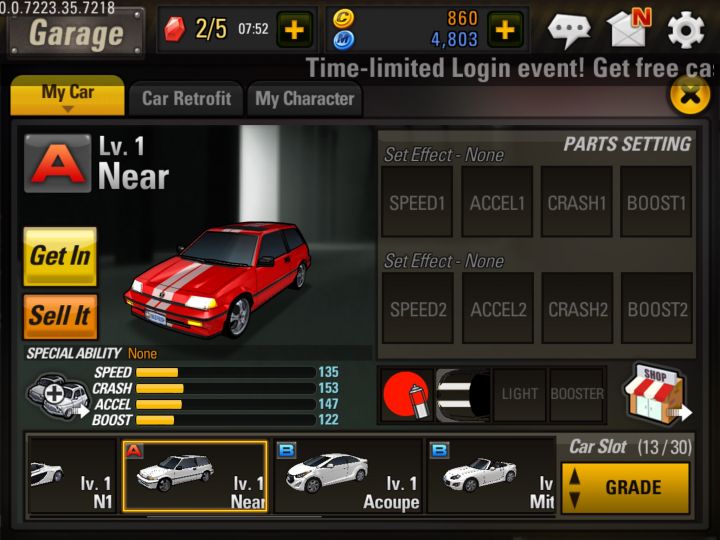Screen dimensions: 720x540
Task: Open settings via the gear icon
Action: 686,30
